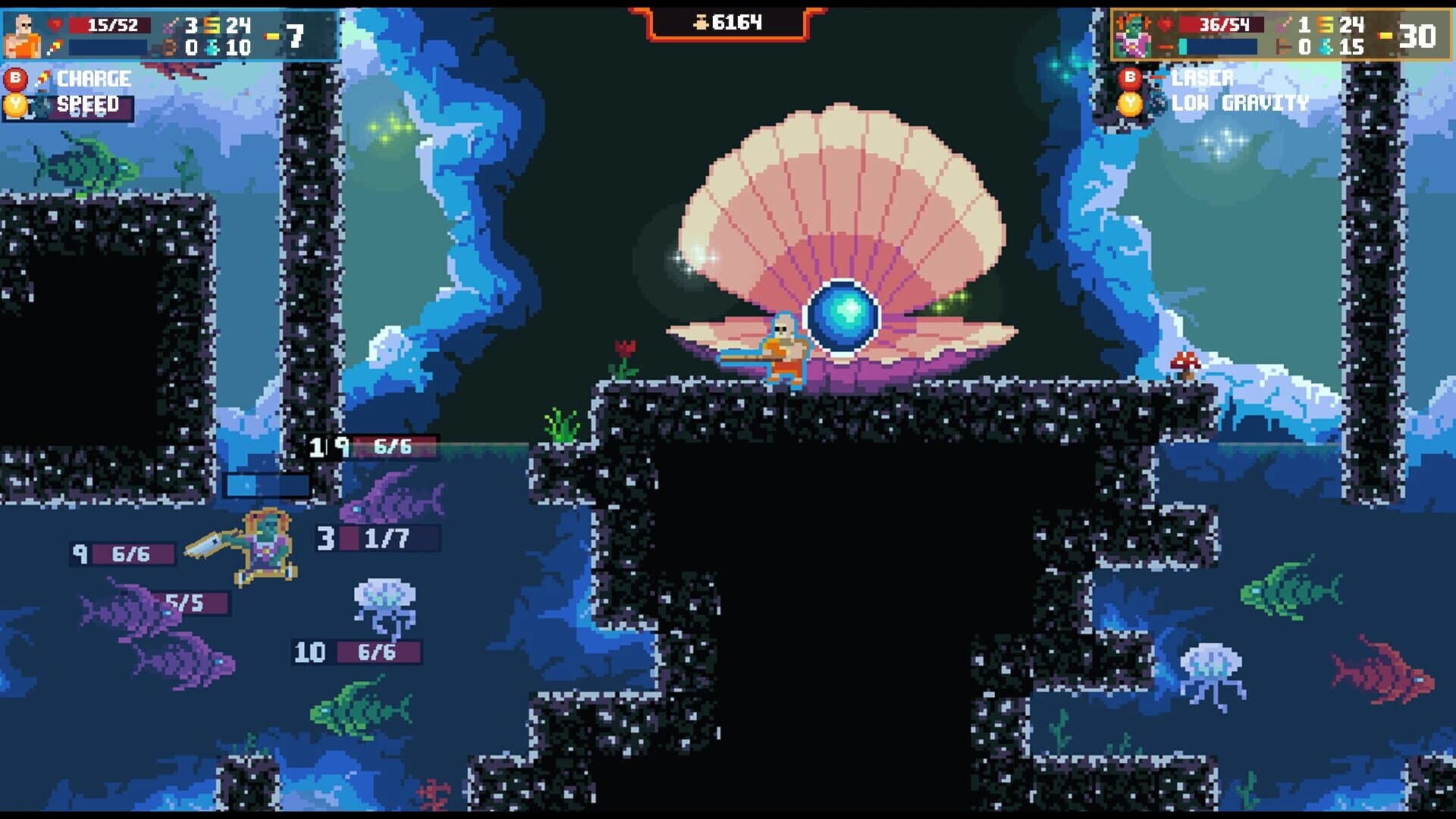Click the monk character portrait on left HUD
This screenshot has width=1456, height=819.
coord(23,34)
